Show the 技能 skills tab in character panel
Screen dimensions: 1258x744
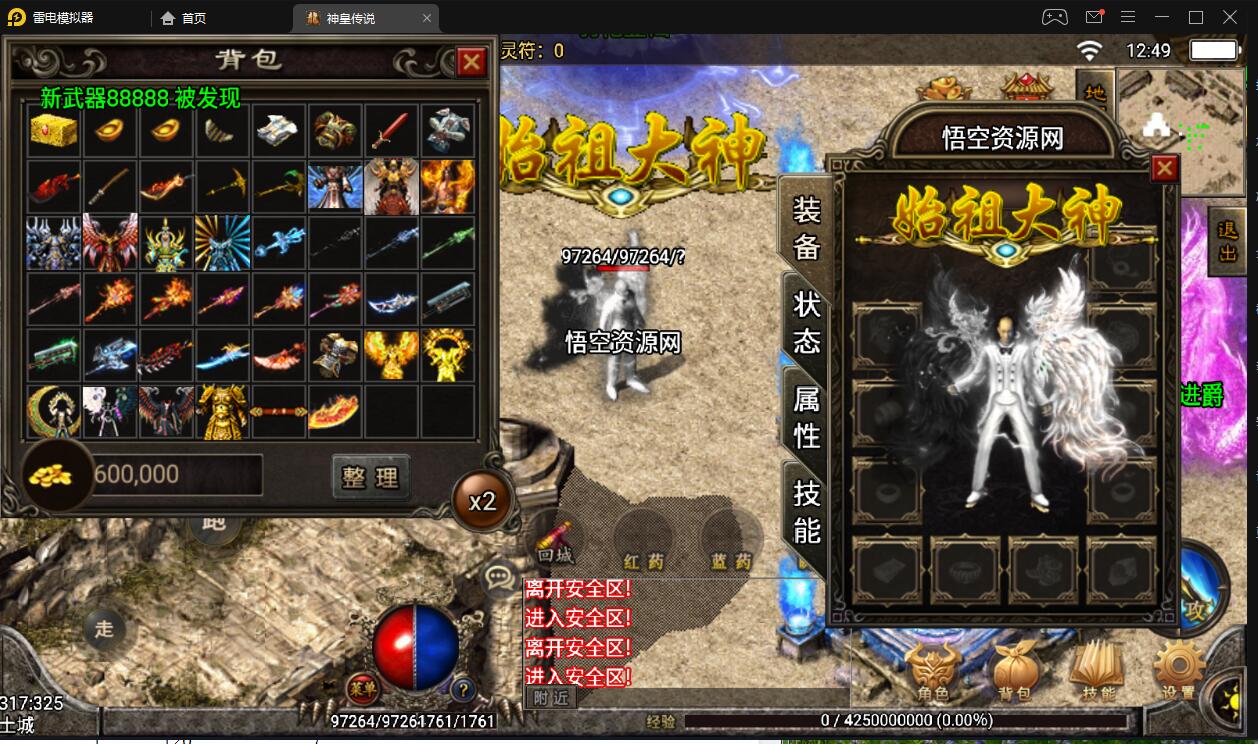(806, 511)
